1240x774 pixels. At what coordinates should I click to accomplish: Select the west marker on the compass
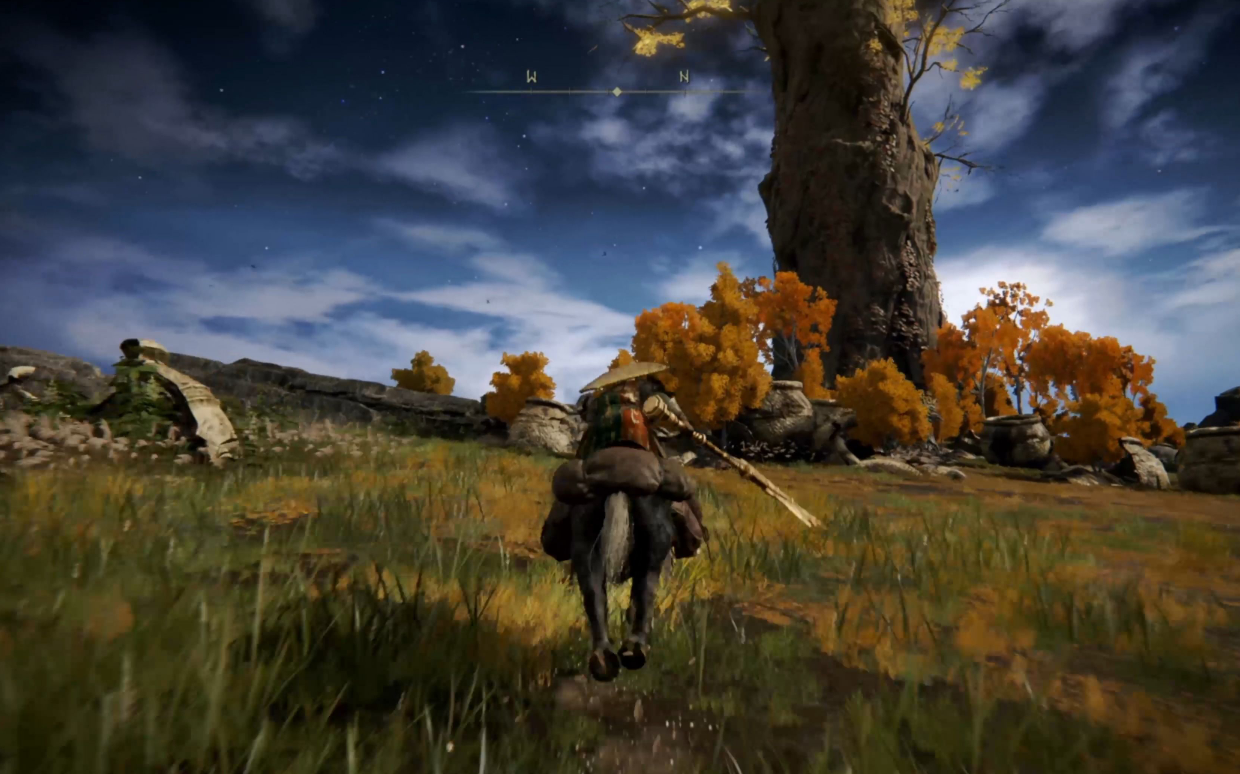point(531,76)
